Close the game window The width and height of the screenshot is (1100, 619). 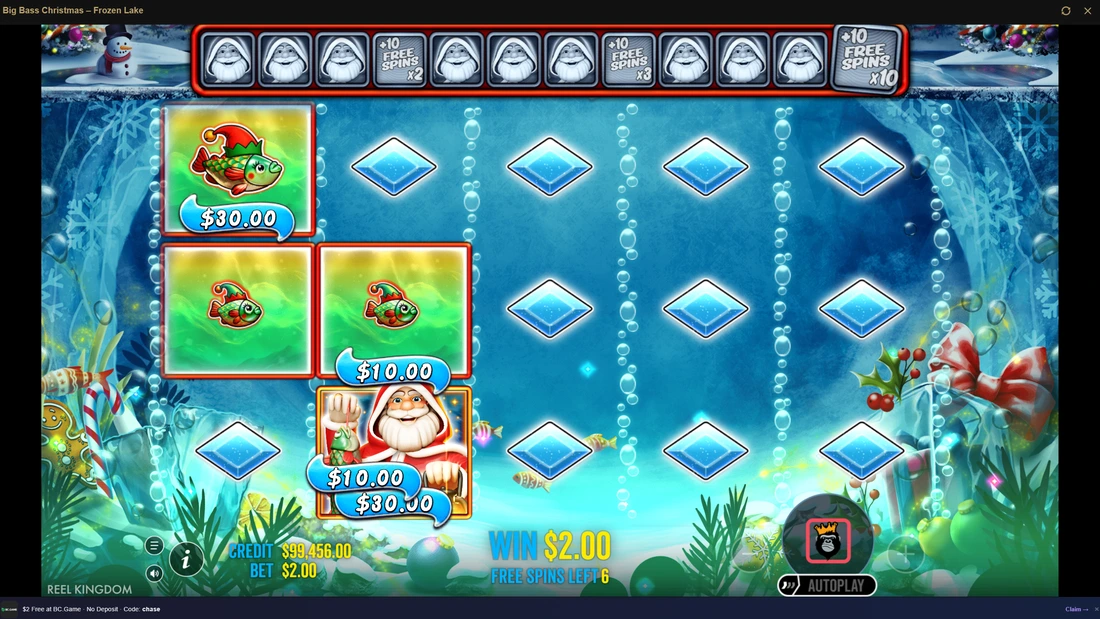(x=1088, y=11)
